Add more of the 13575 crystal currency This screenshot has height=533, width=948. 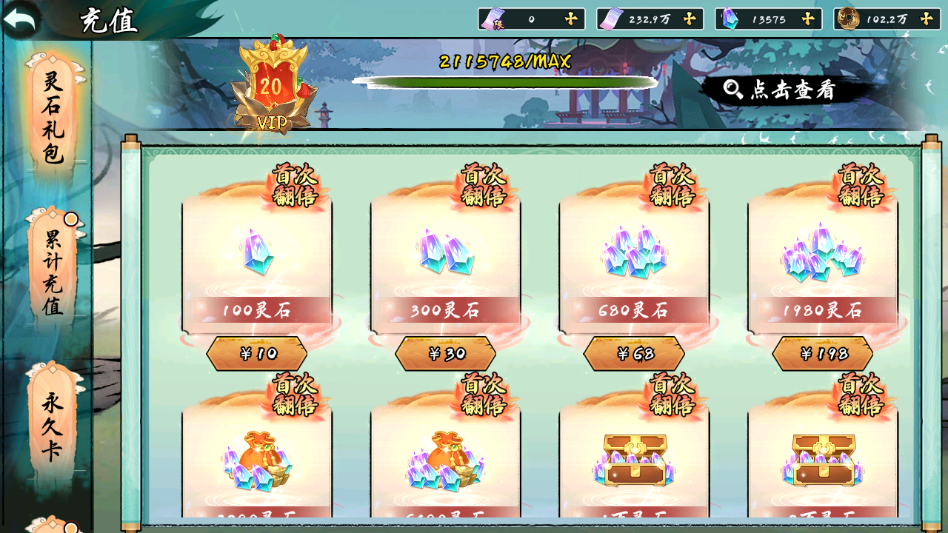point(808,19)
